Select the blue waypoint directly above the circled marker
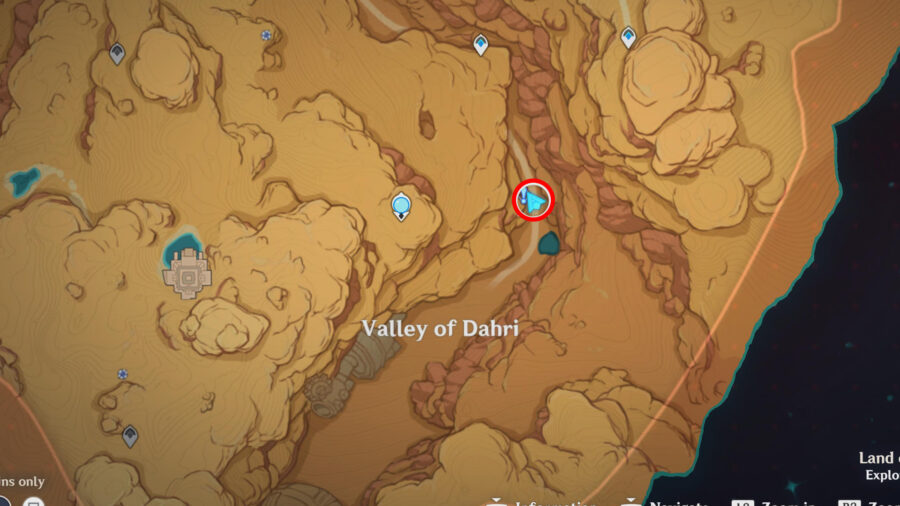 point(481,44)
